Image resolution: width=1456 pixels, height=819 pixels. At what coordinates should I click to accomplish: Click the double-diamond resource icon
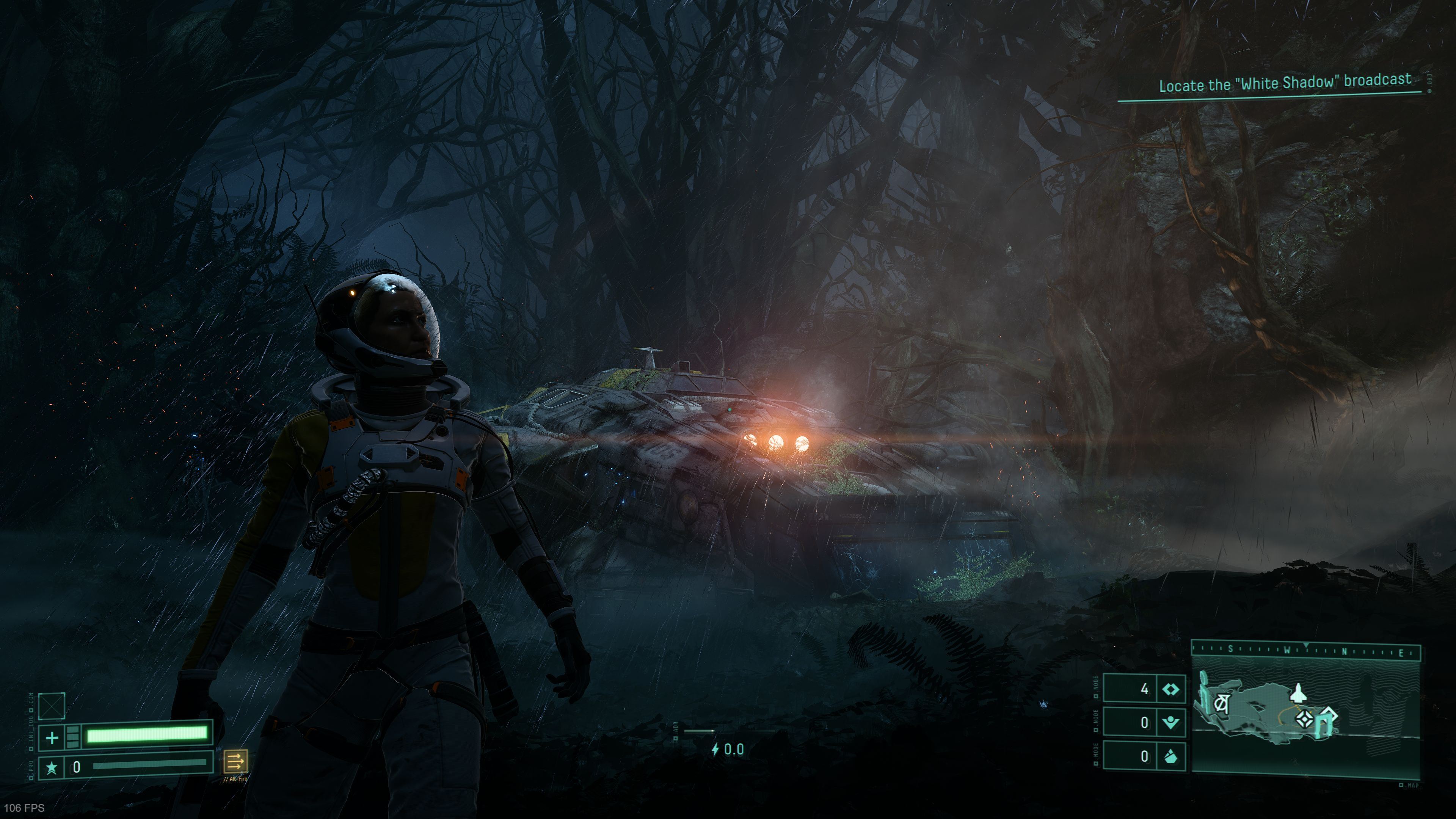[1170, 689]
